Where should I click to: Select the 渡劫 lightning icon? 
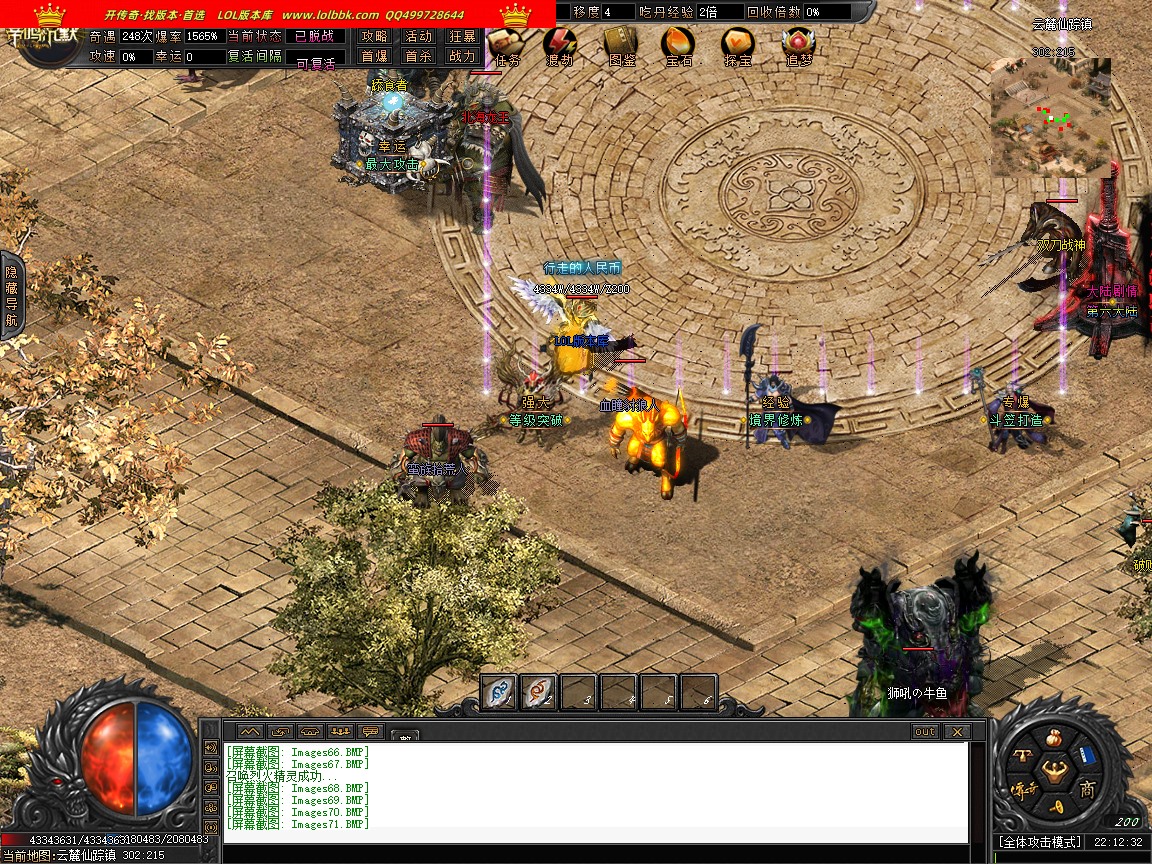point(560,44)
